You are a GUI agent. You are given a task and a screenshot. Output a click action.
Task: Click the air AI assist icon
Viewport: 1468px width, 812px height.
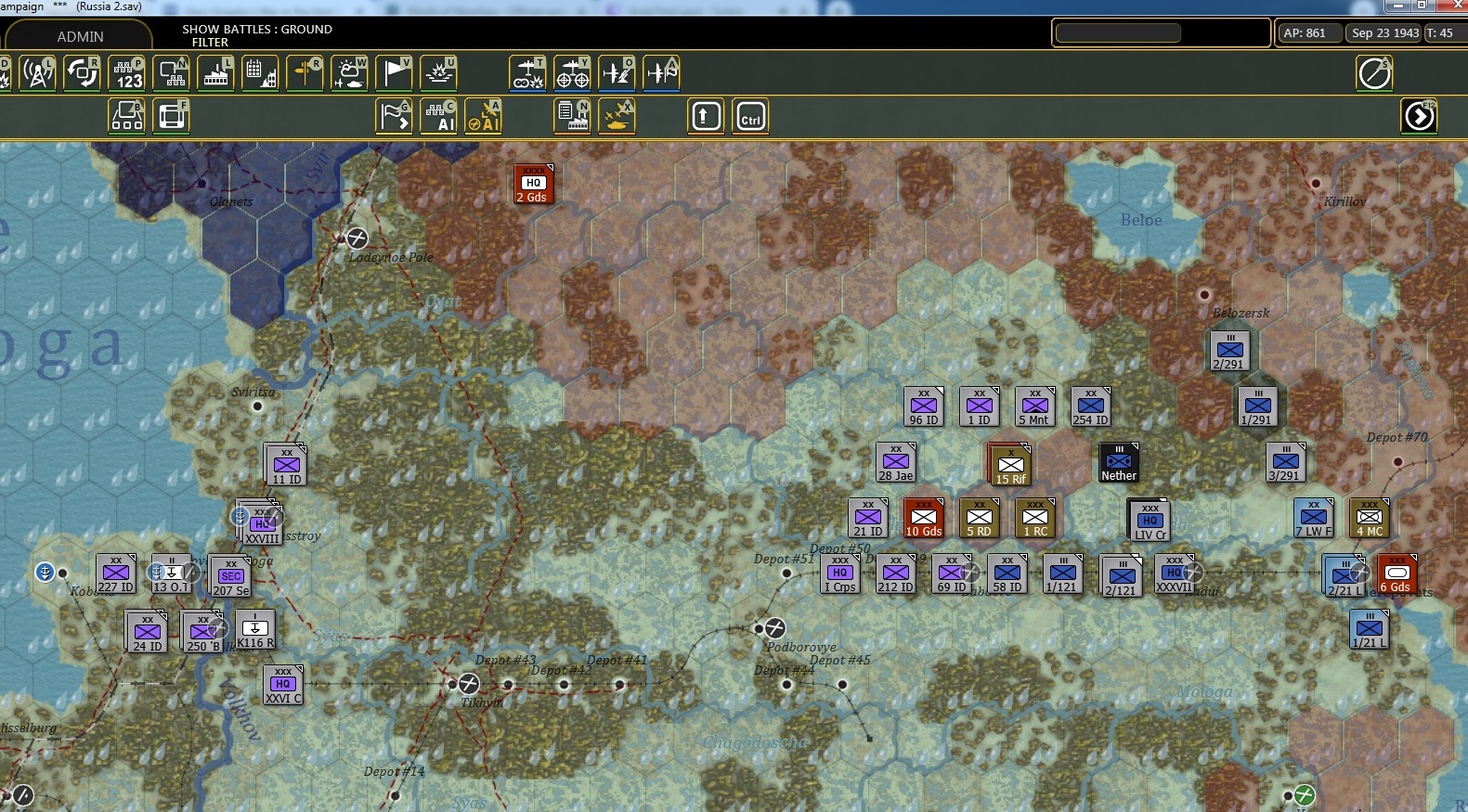tap(484, 117)
